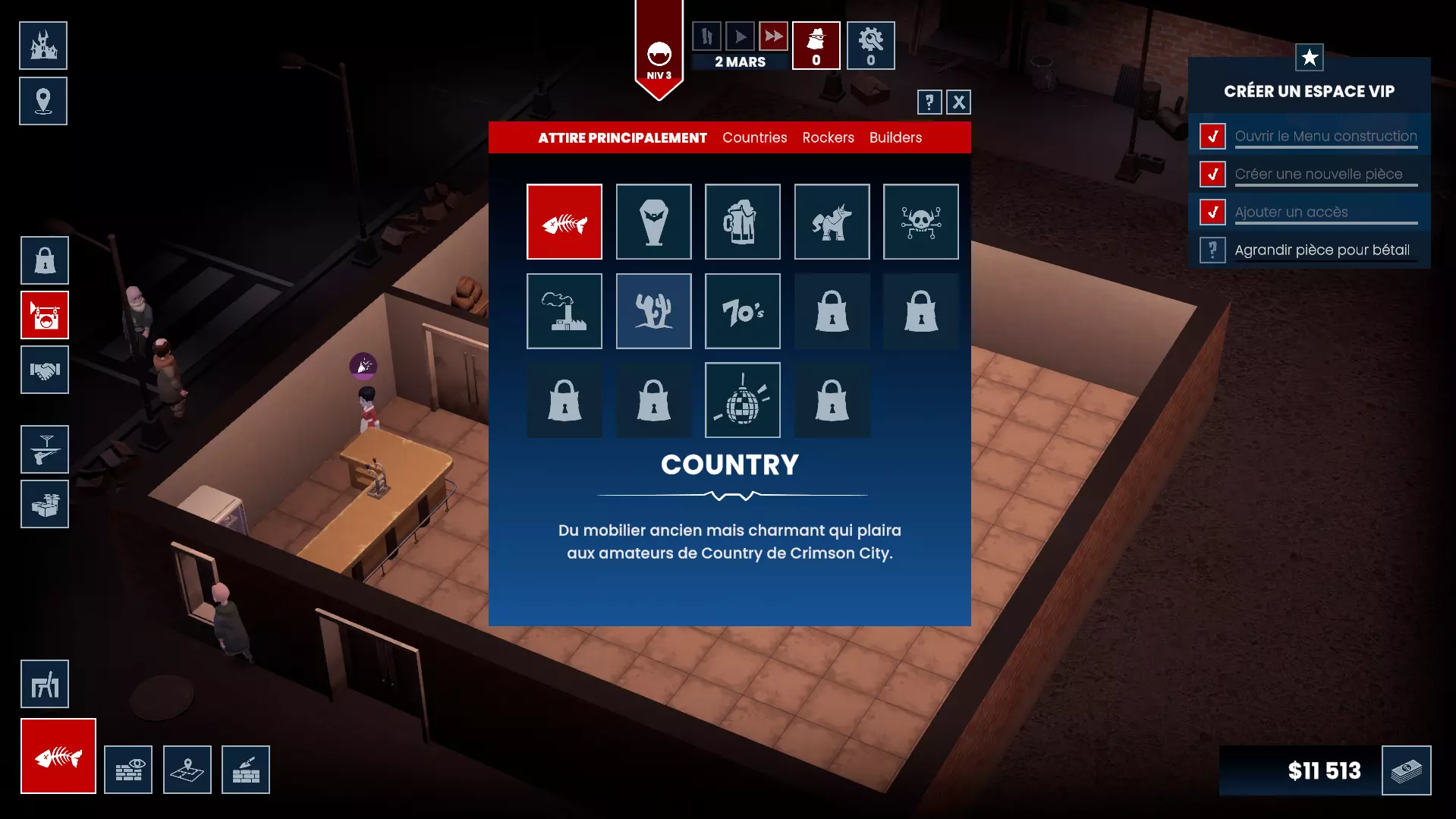Select the factory smokestack style
This screenshot has width=1456, height=819.
pyautogui.click(x=564, y=311)
